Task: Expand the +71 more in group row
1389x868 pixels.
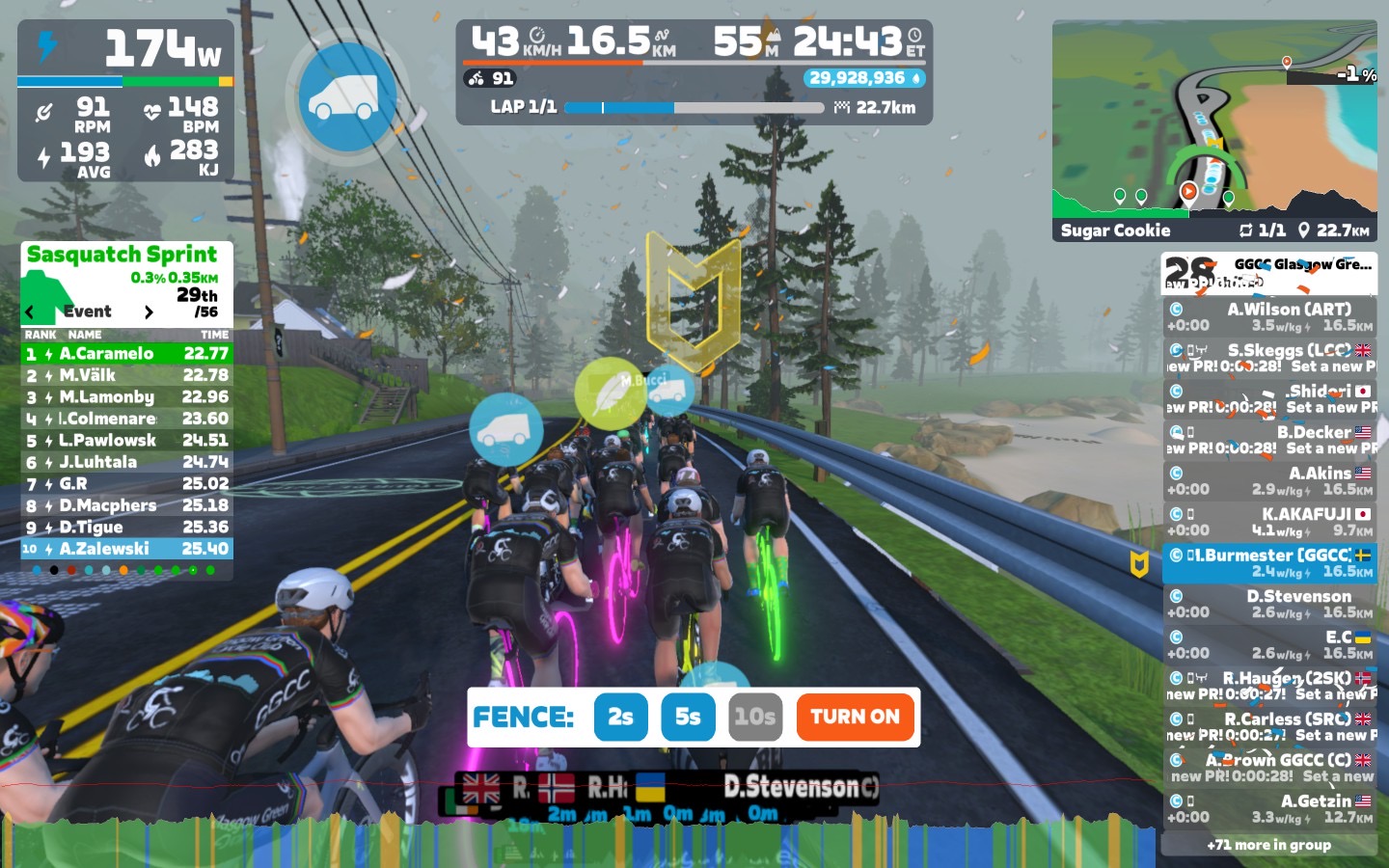Action: tap(1268, 845)
